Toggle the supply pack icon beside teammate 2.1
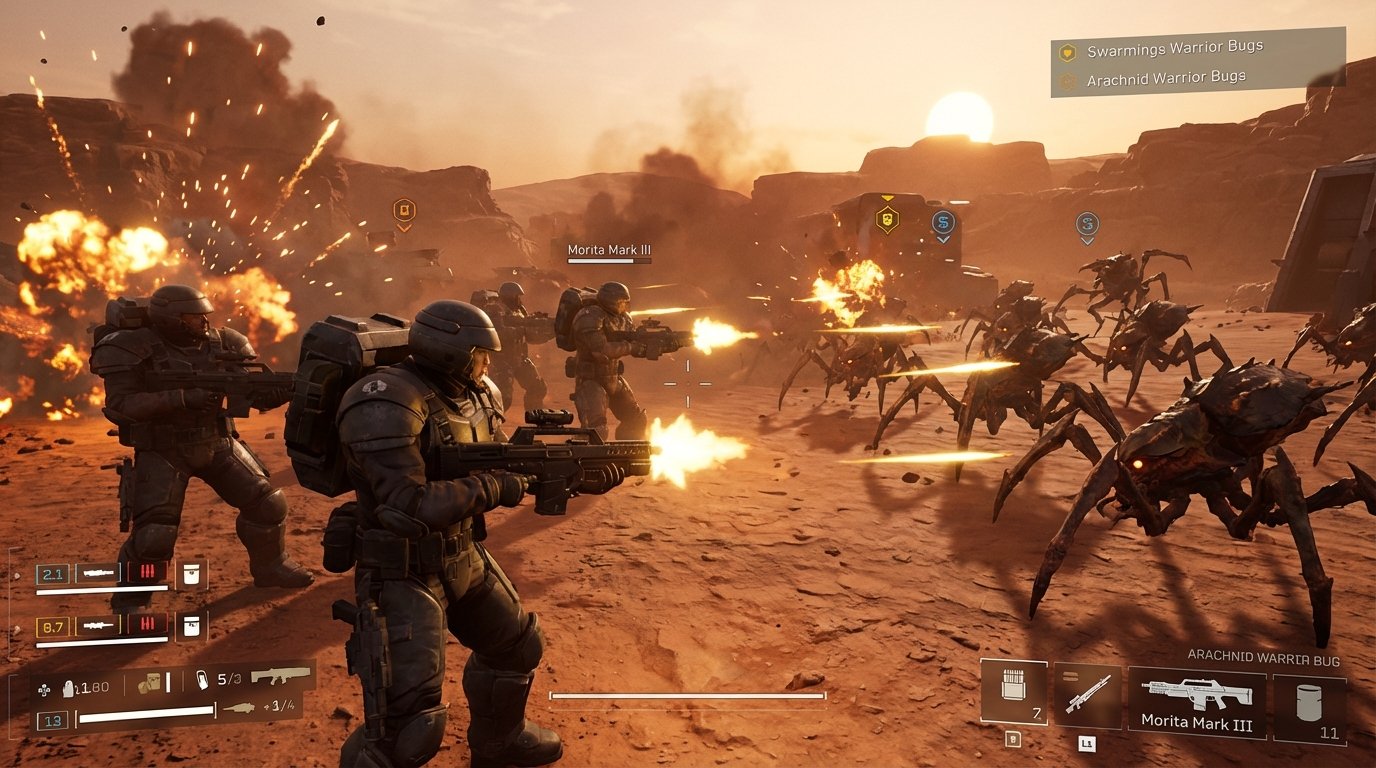The height and width of the screenshot is (768, 1376). point(190,574)
